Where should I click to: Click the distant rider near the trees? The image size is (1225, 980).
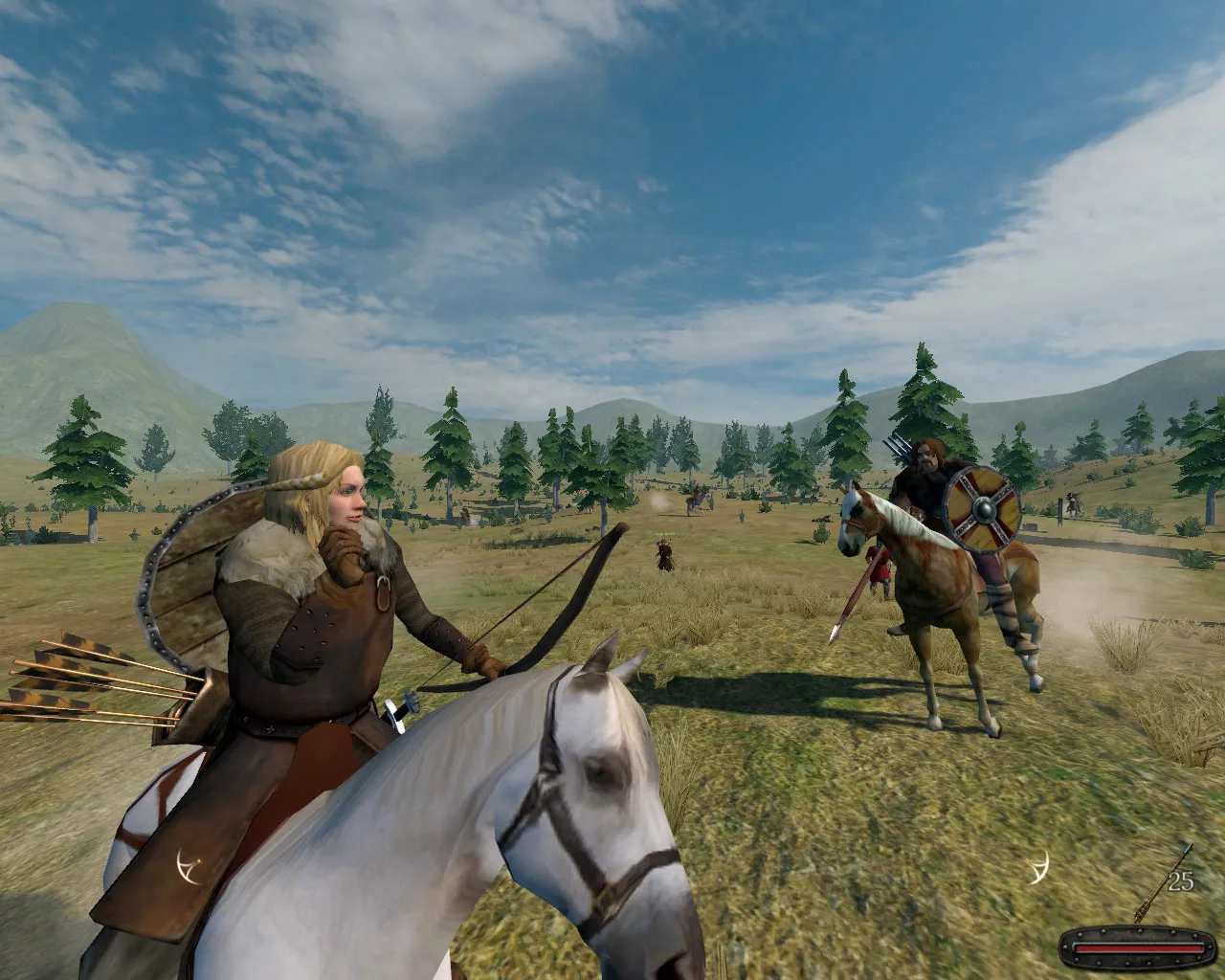tap(696, 500)
